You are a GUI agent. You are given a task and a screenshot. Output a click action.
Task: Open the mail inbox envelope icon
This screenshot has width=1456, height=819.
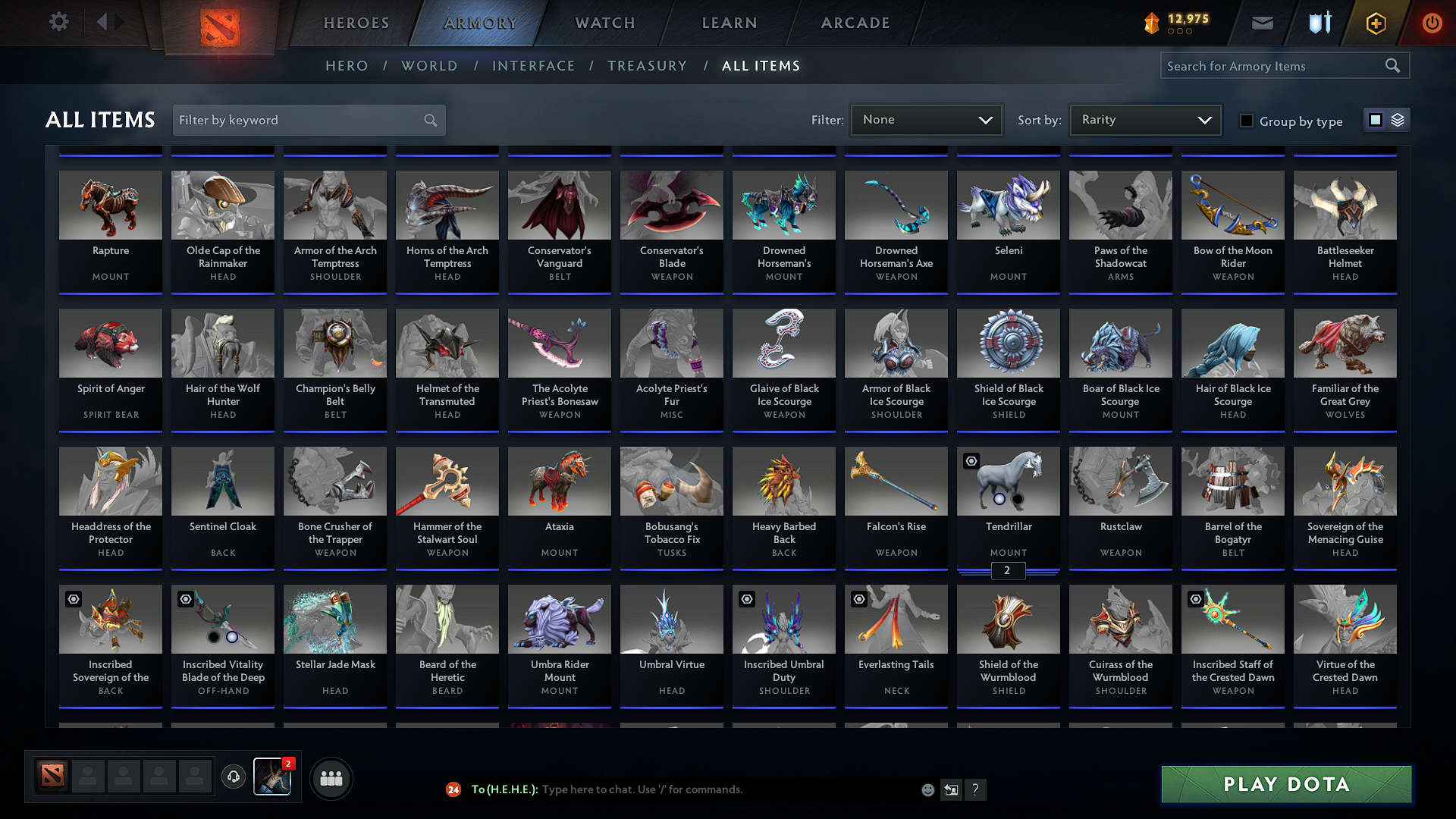coord(1262,23)
